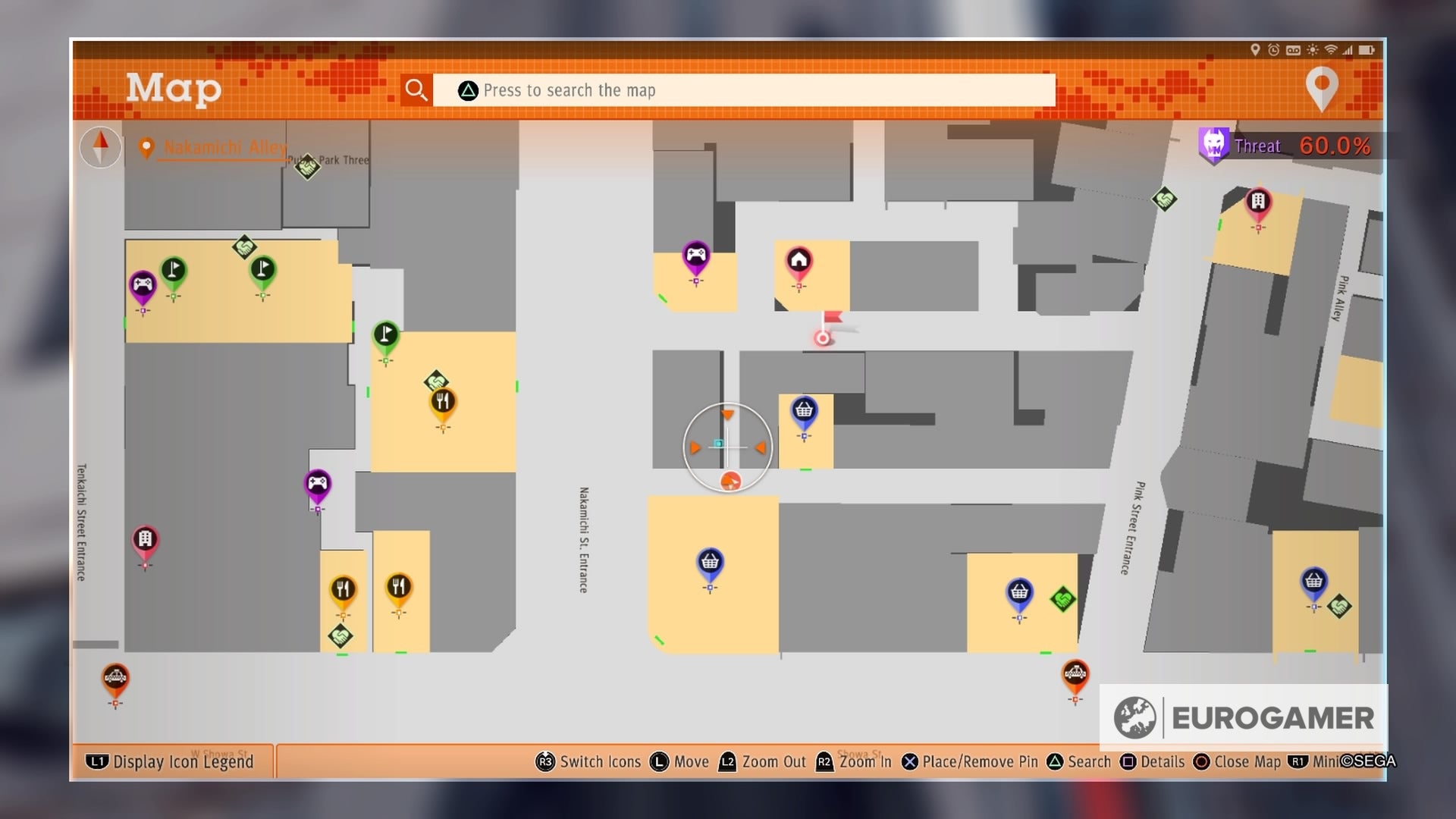1456x819 pixels.
Task: Click the Threat 60.0% indicator
Action: (1289, 146)
